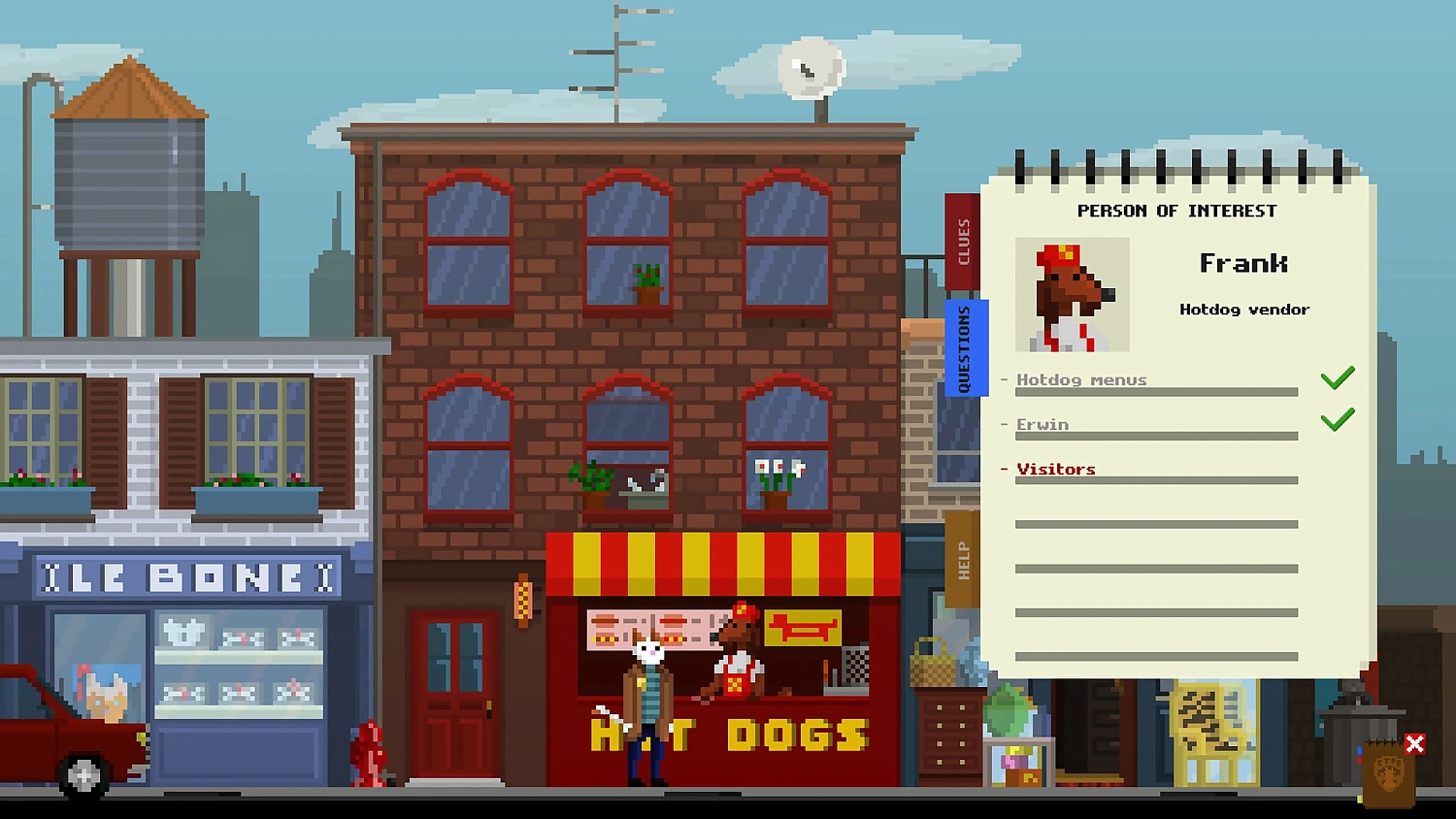The image size is (1456, 819).
Task: Click the checkmark next to Hotdog menus
Action: click(x=1338, y=377)
